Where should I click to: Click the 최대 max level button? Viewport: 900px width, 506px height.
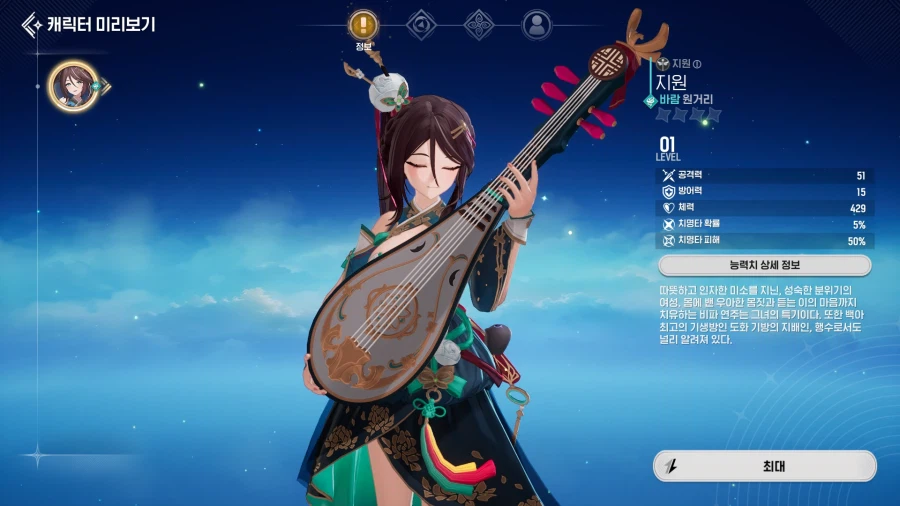point(764,465)
